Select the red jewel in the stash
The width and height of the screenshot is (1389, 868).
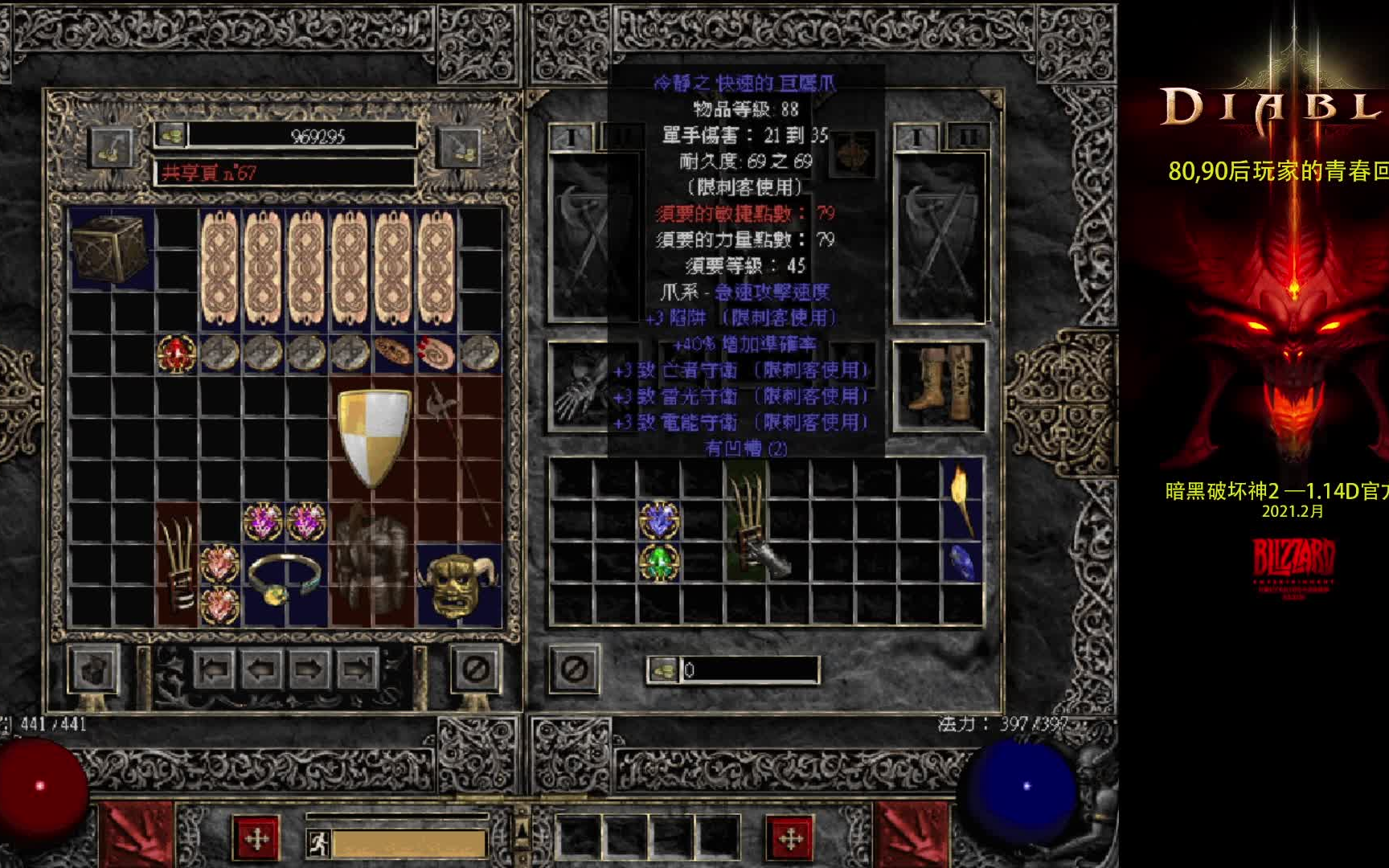click(175, 353)
